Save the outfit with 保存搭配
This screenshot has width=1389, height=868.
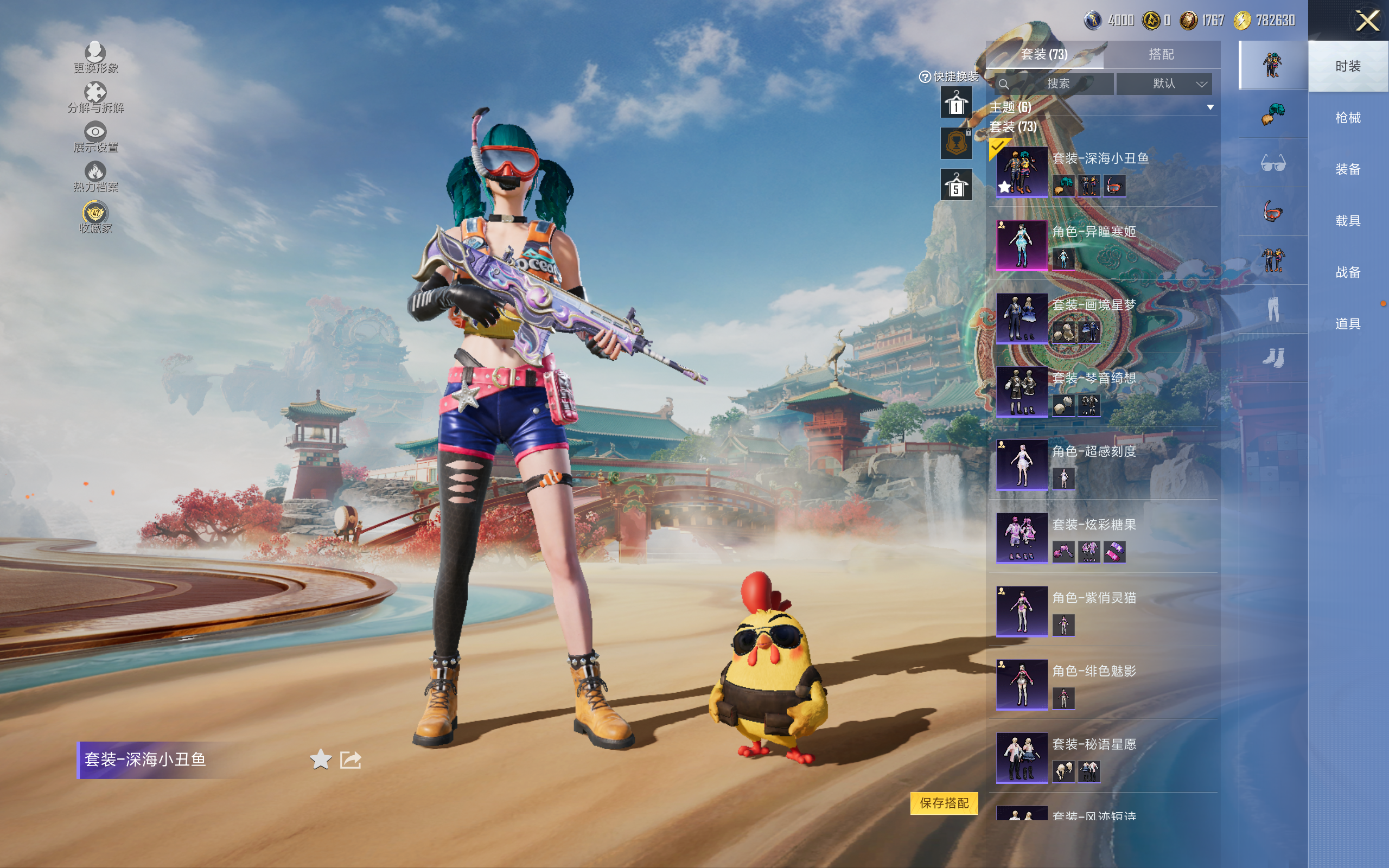point(944,802)
